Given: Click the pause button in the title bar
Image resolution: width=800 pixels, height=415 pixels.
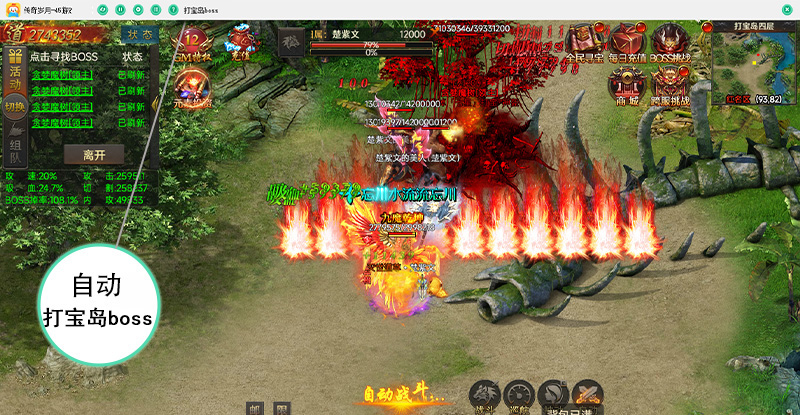Looking at the screenshot, I should tap(118, 9).
